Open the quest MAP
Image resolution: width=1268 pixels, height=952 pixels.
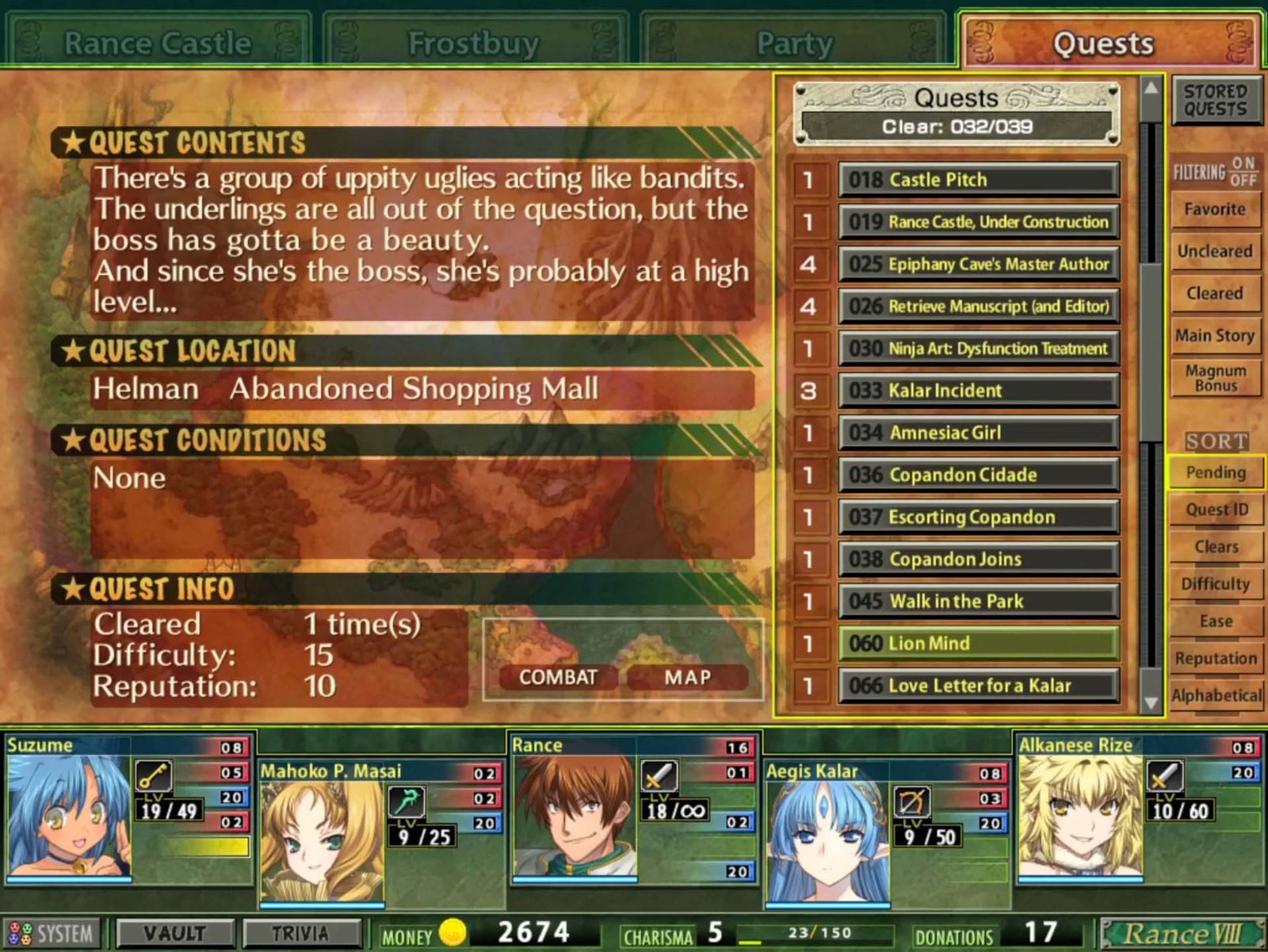(688, 678)
